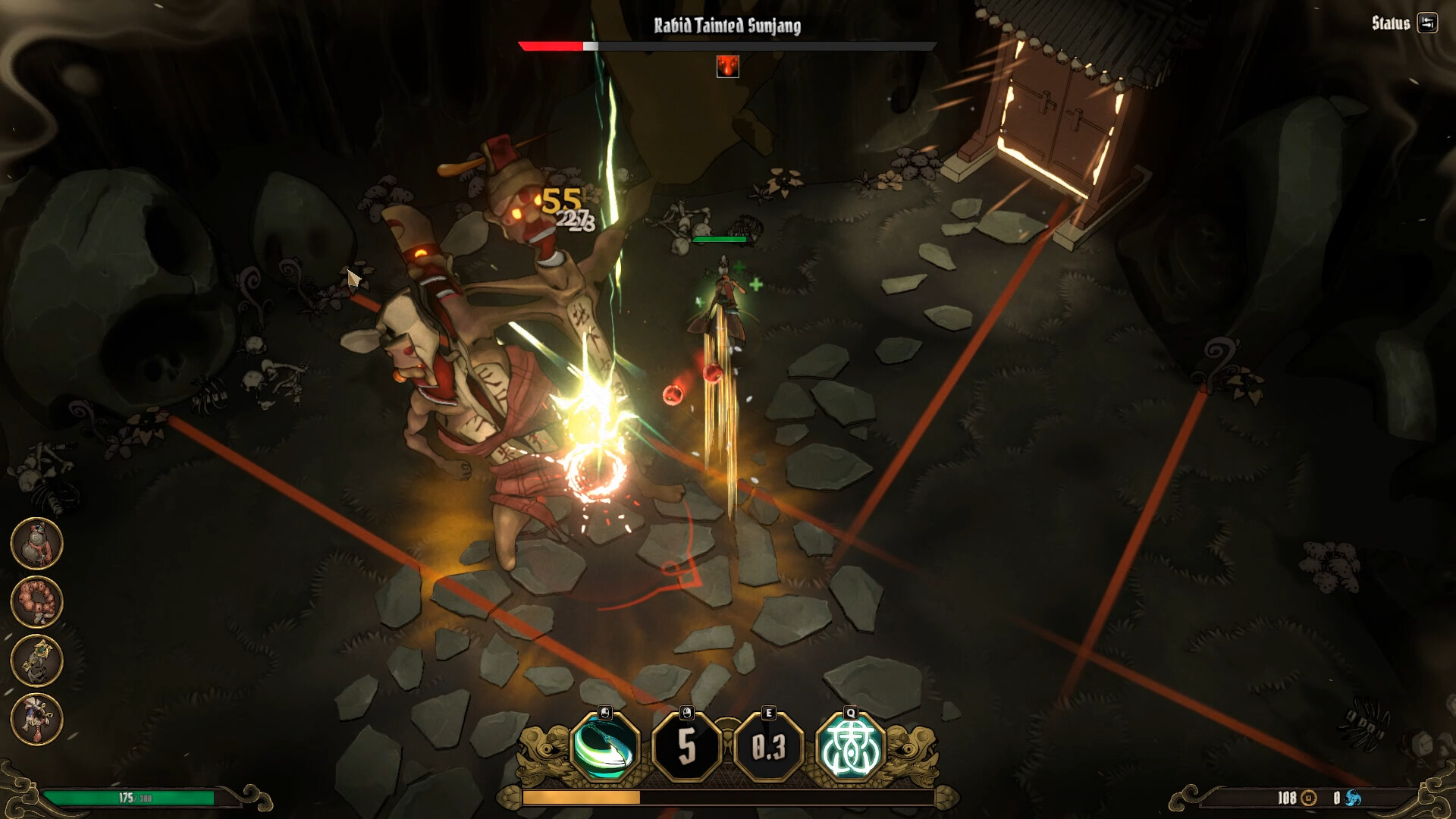Select the ability slot showing cooldown 5
The image size is (1456, 819).
(686, 748)
